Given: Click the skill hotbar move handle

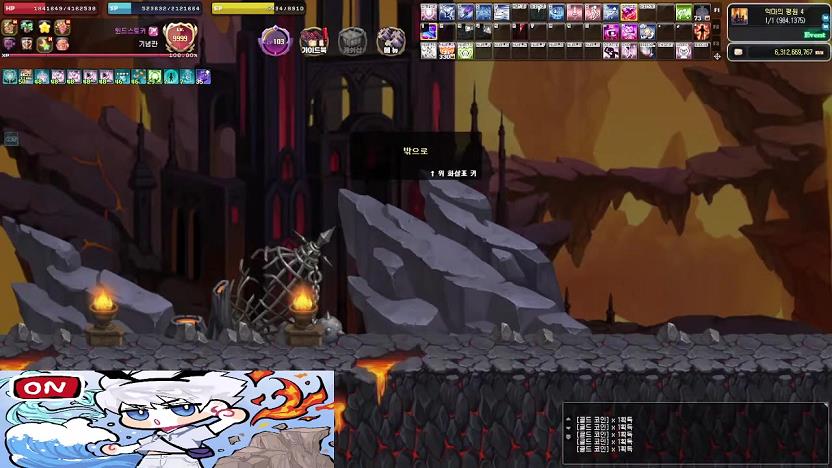Looking at the screenshot, I should pos(716,56).
